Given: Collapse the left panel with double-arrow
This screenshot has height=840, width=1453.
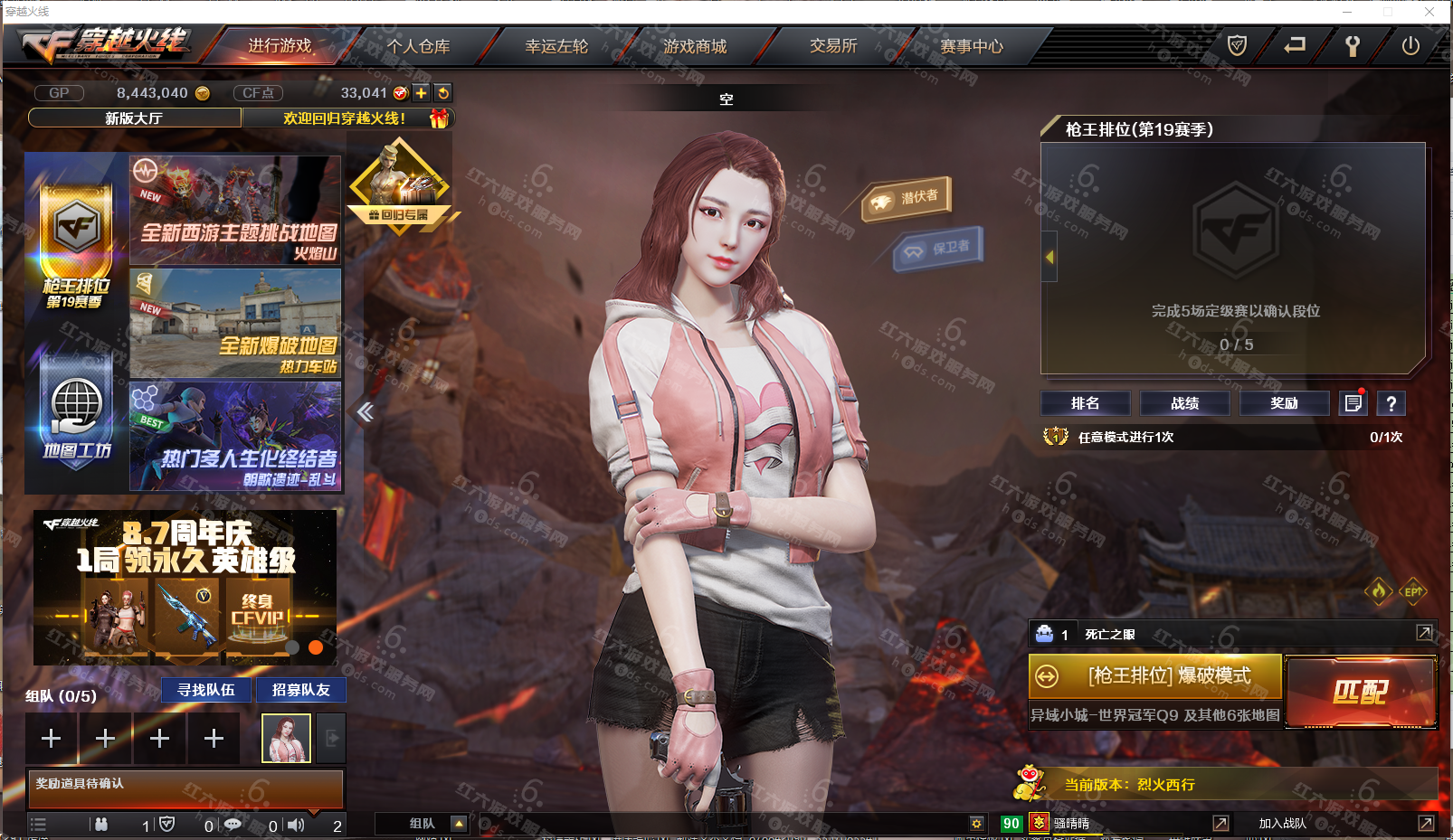Looking at the screenshot, I should (x=366, y=412).
